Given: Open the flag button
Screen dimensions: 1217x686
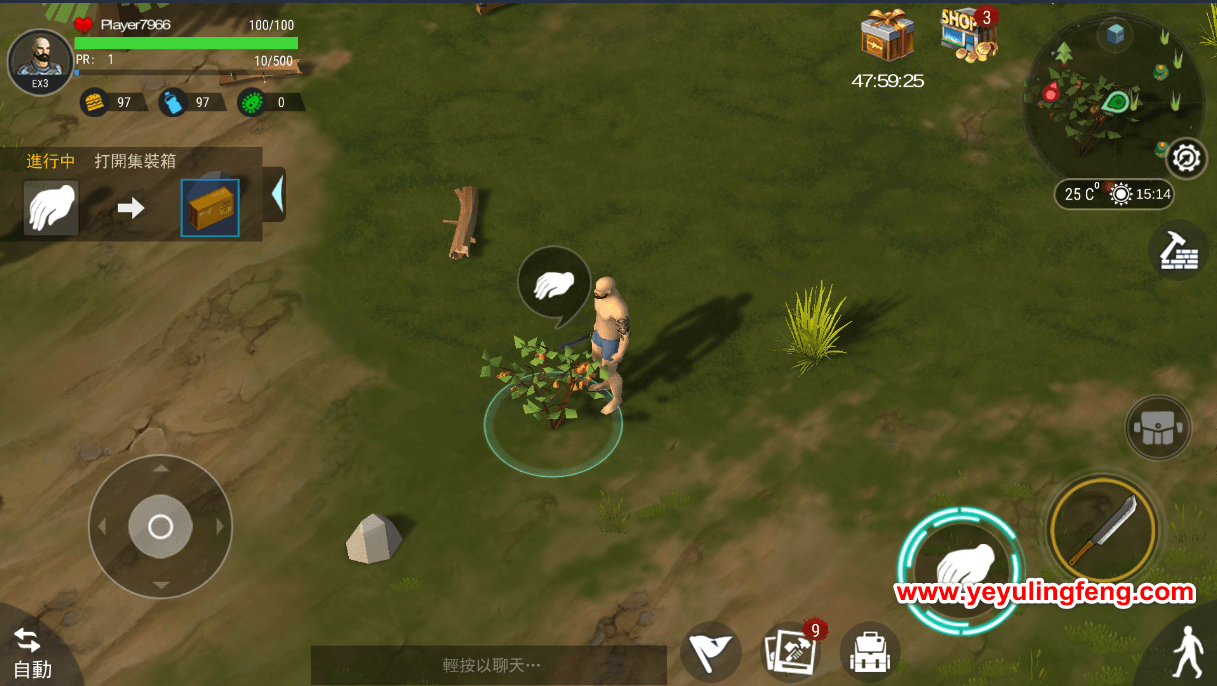Looking at the screenshot, I should pos(710,653).
